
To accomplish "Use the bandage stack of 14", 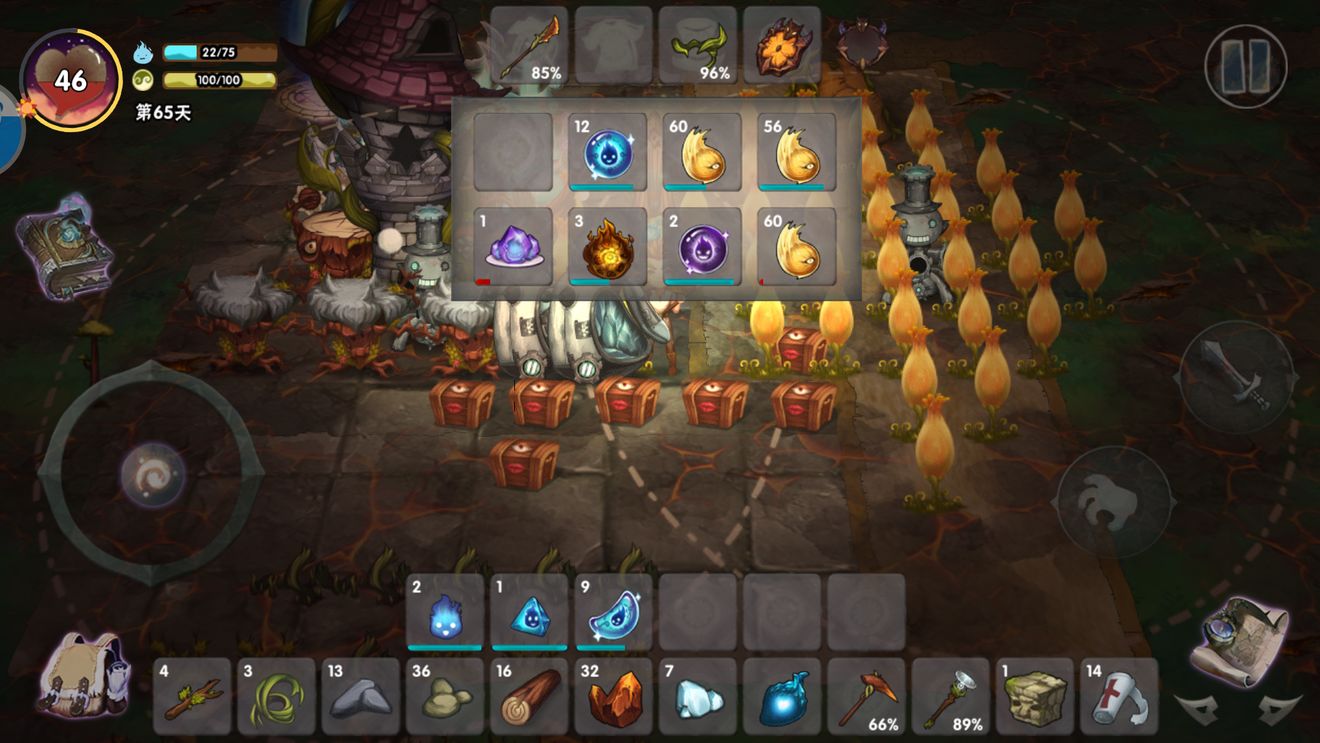I will click(1119, 696).
